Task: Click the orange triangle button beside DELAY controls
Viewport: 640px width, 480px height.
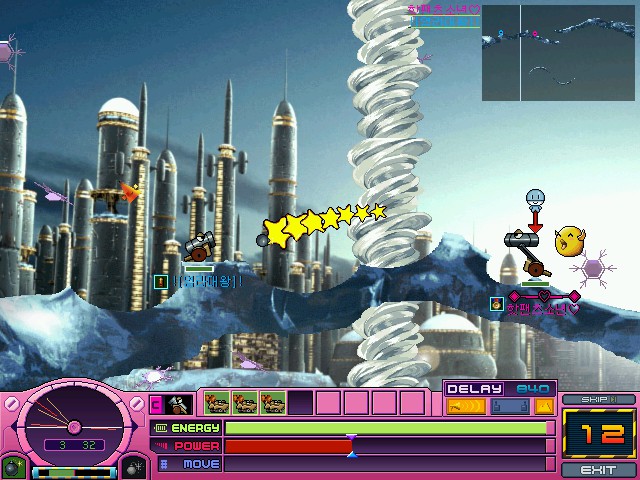Action: pyautogui.click(x=544, y=406)
